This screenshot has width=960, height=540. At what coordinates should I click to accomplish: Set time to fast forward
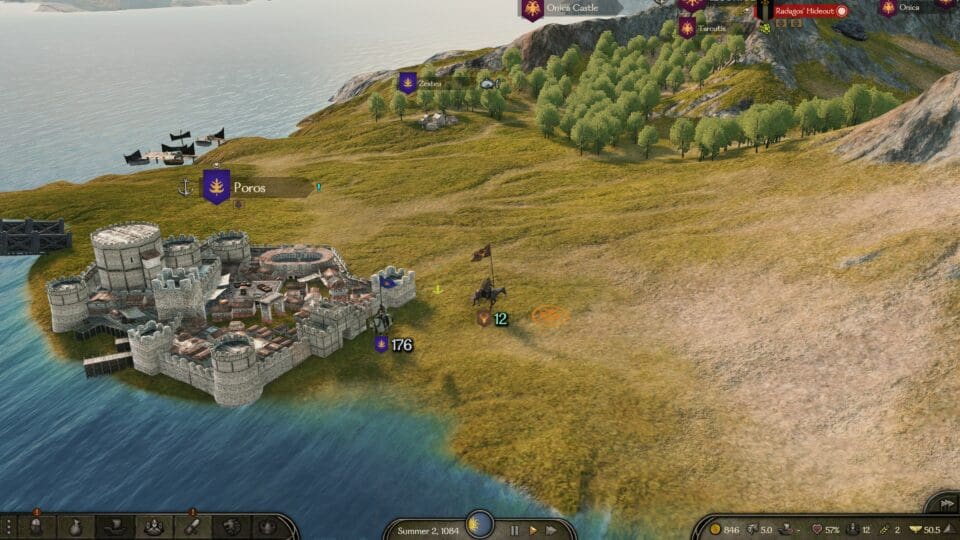pos(550,529)
